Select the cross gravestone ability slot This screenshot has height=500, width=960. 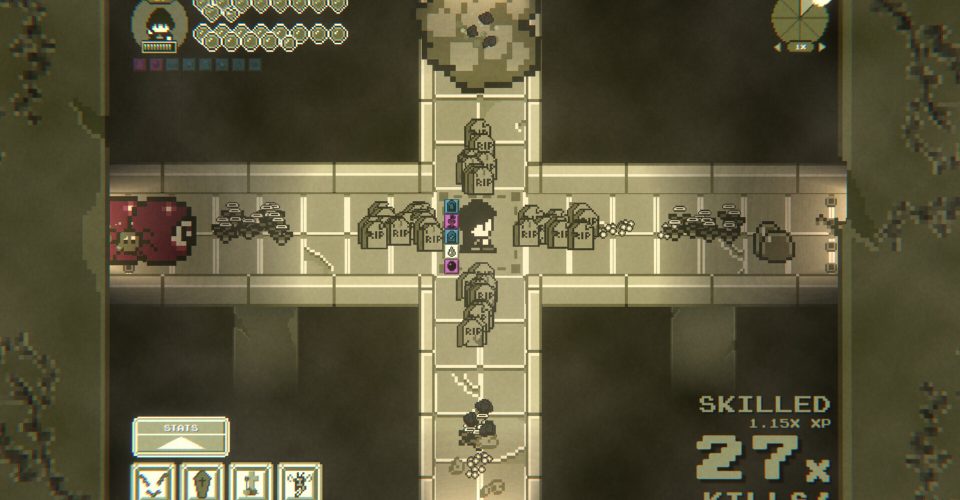pos(252,483)
